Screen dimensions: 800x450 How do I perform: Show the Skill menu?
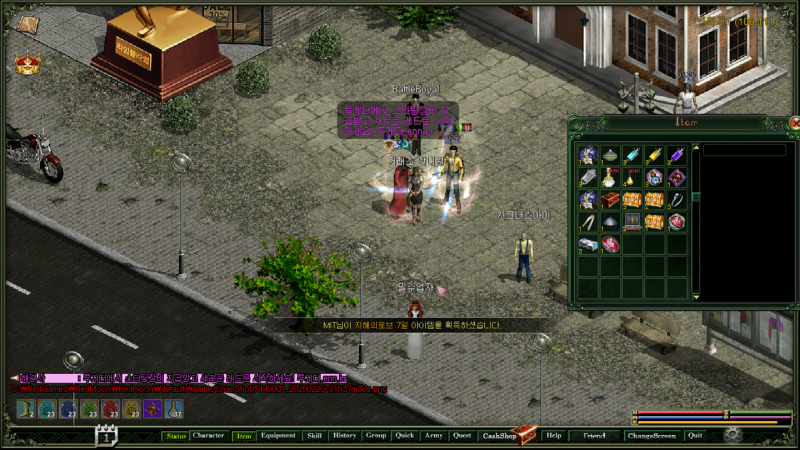[x=314, y=436]
